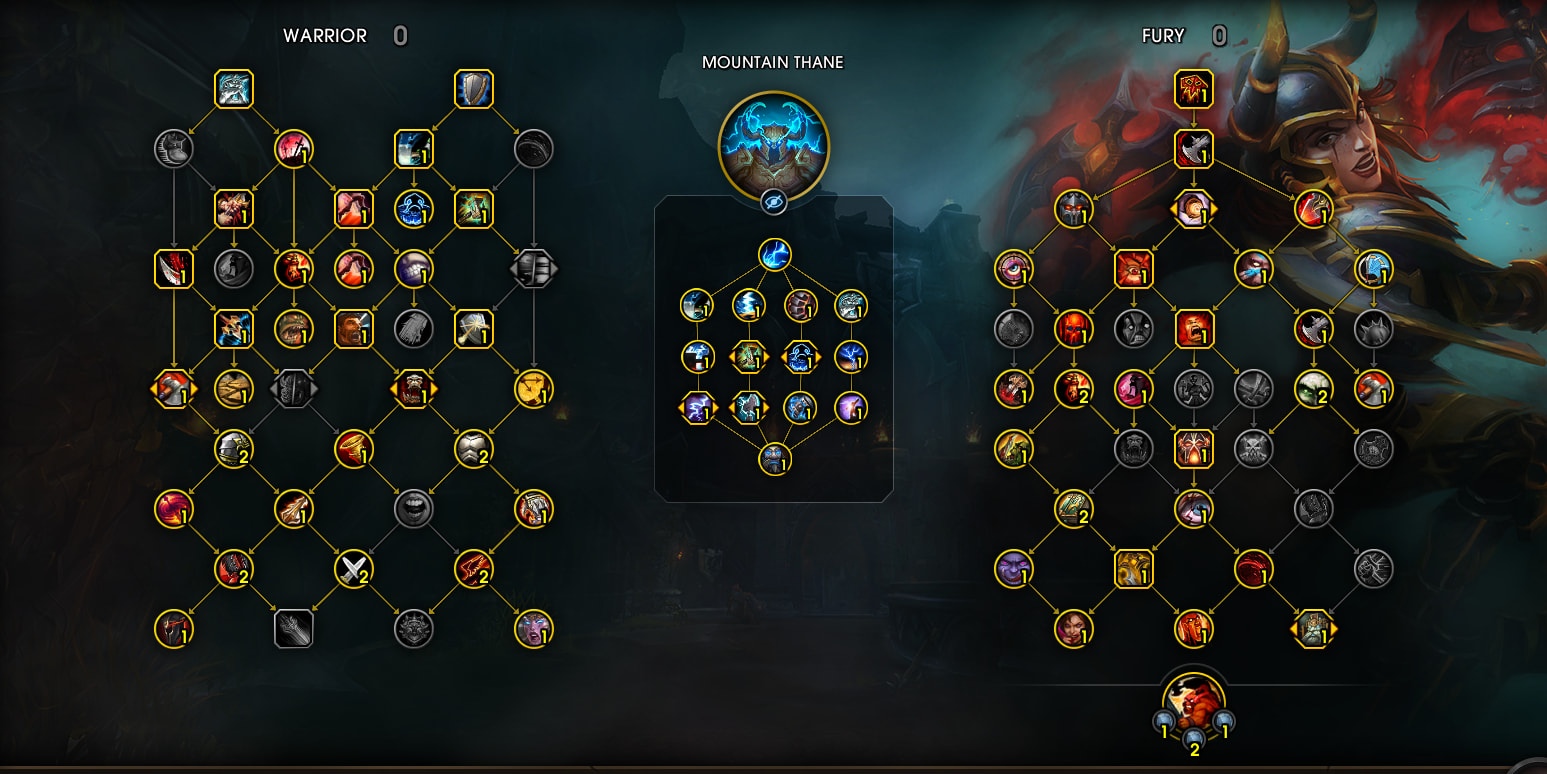The height and width of the screenshot is (774, 1547).
Task: Select the grey armored gauntlet talent square
Action: click(x=293, y=629)
